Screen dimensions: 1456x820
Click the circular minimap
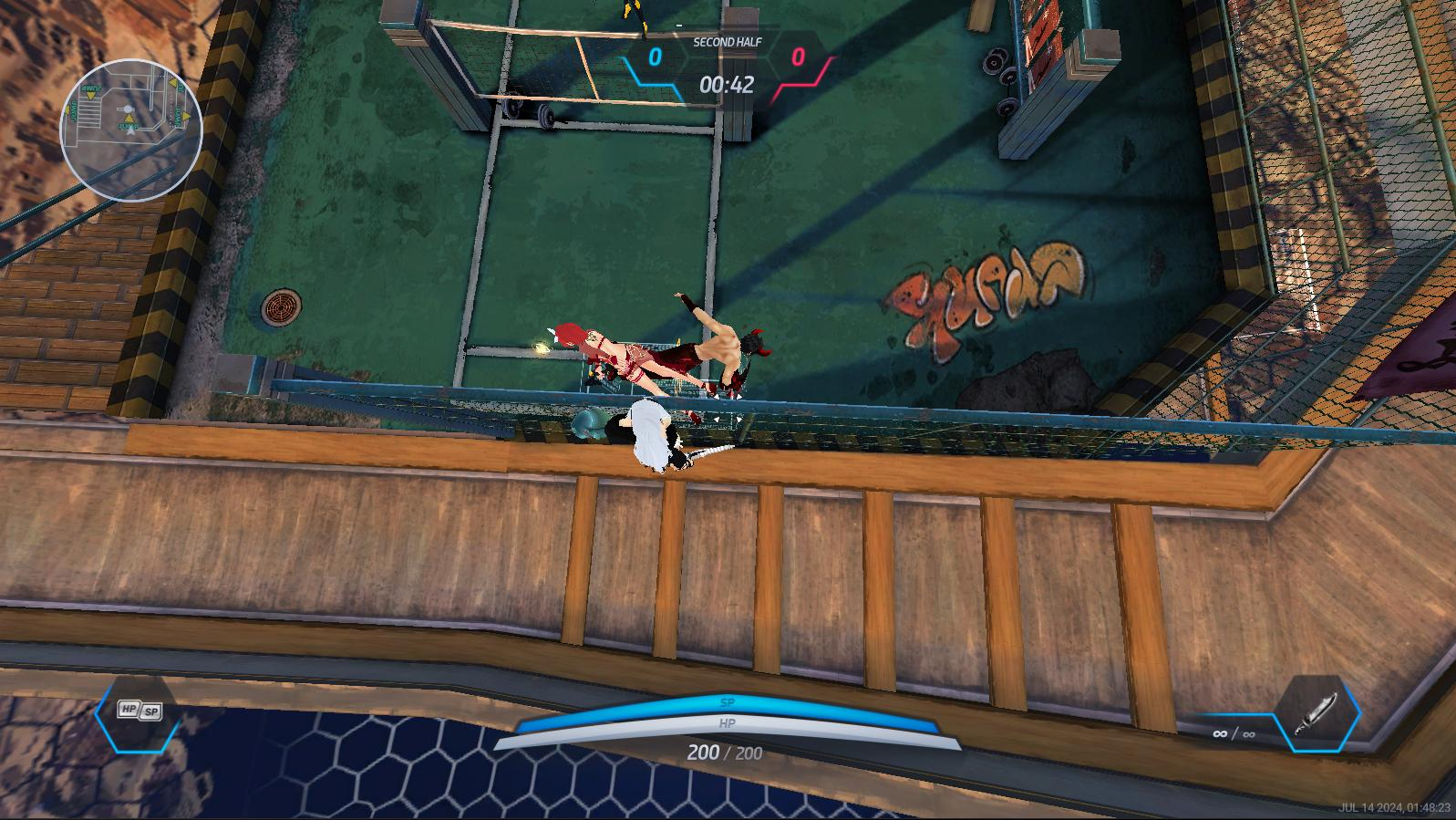(130, 130)
